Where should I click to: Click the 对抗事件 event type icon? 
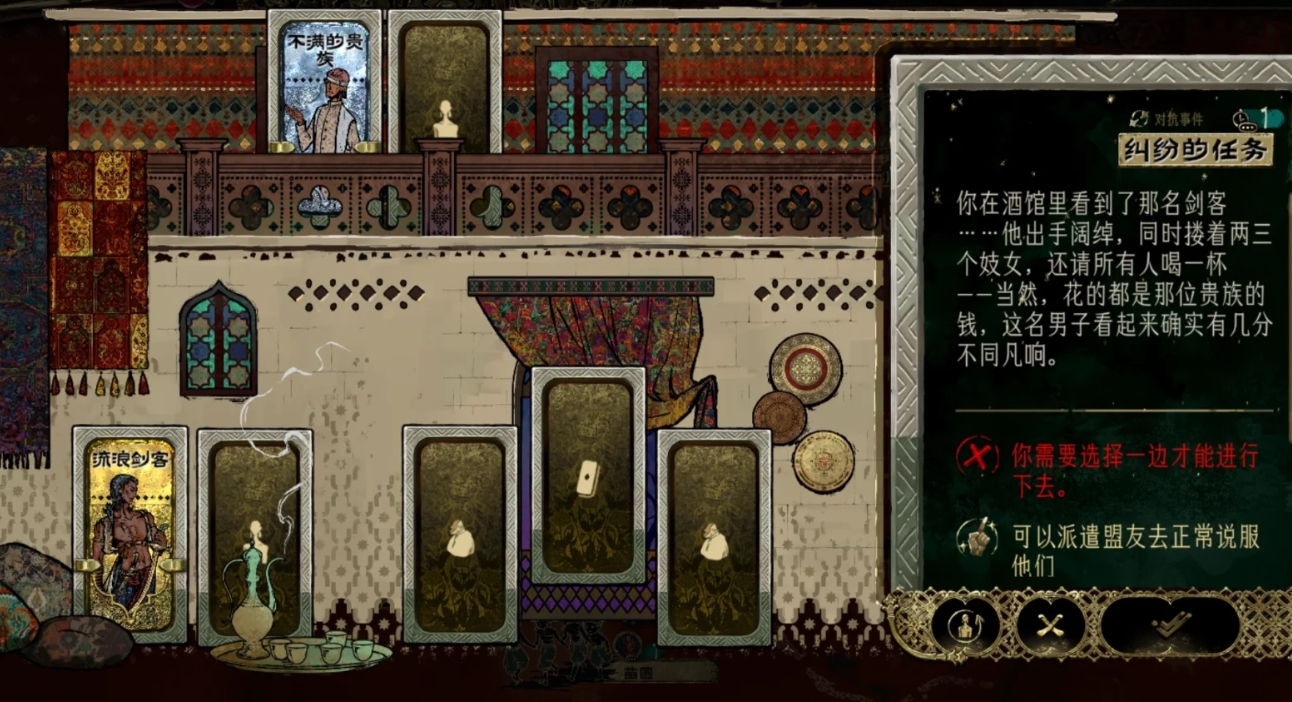pyautogui.click(x=1139, y=119)
